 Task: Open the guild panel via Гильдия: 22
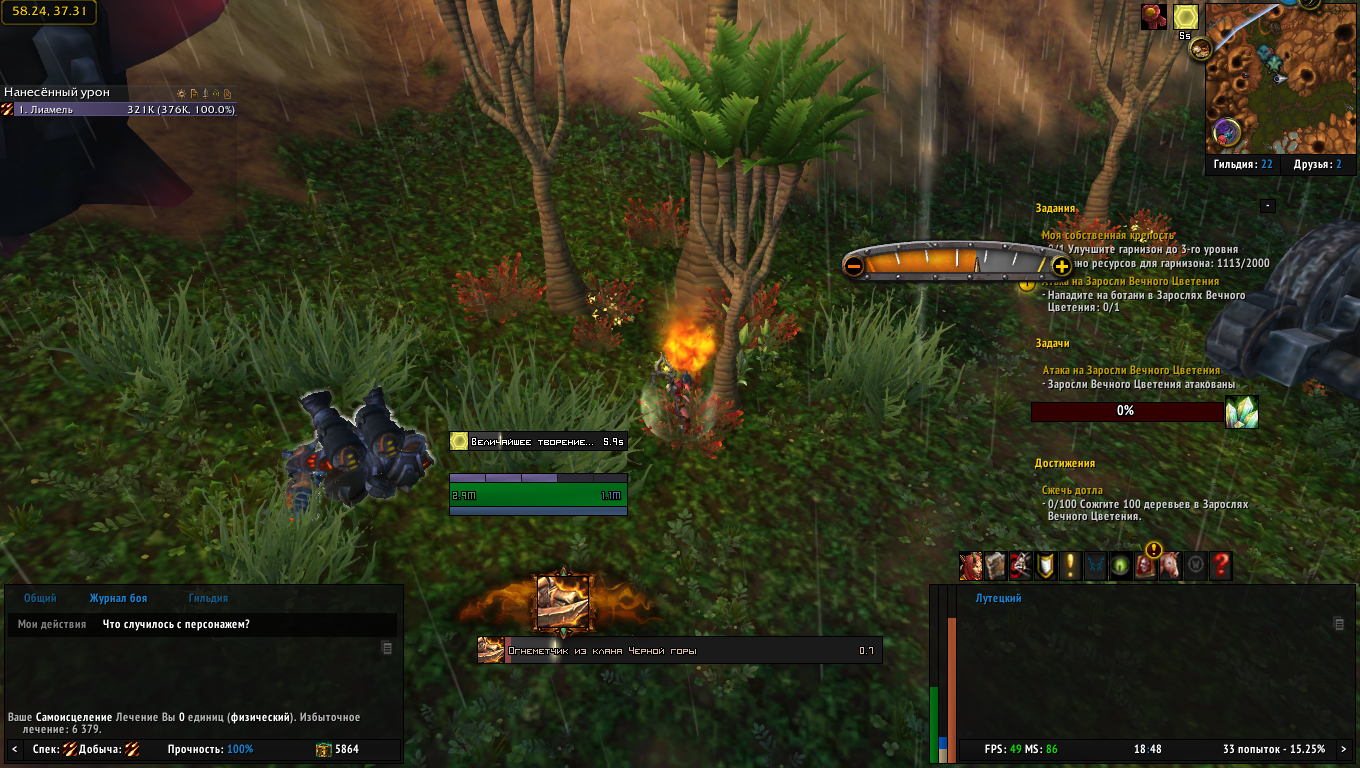[x=1243, y=164]
